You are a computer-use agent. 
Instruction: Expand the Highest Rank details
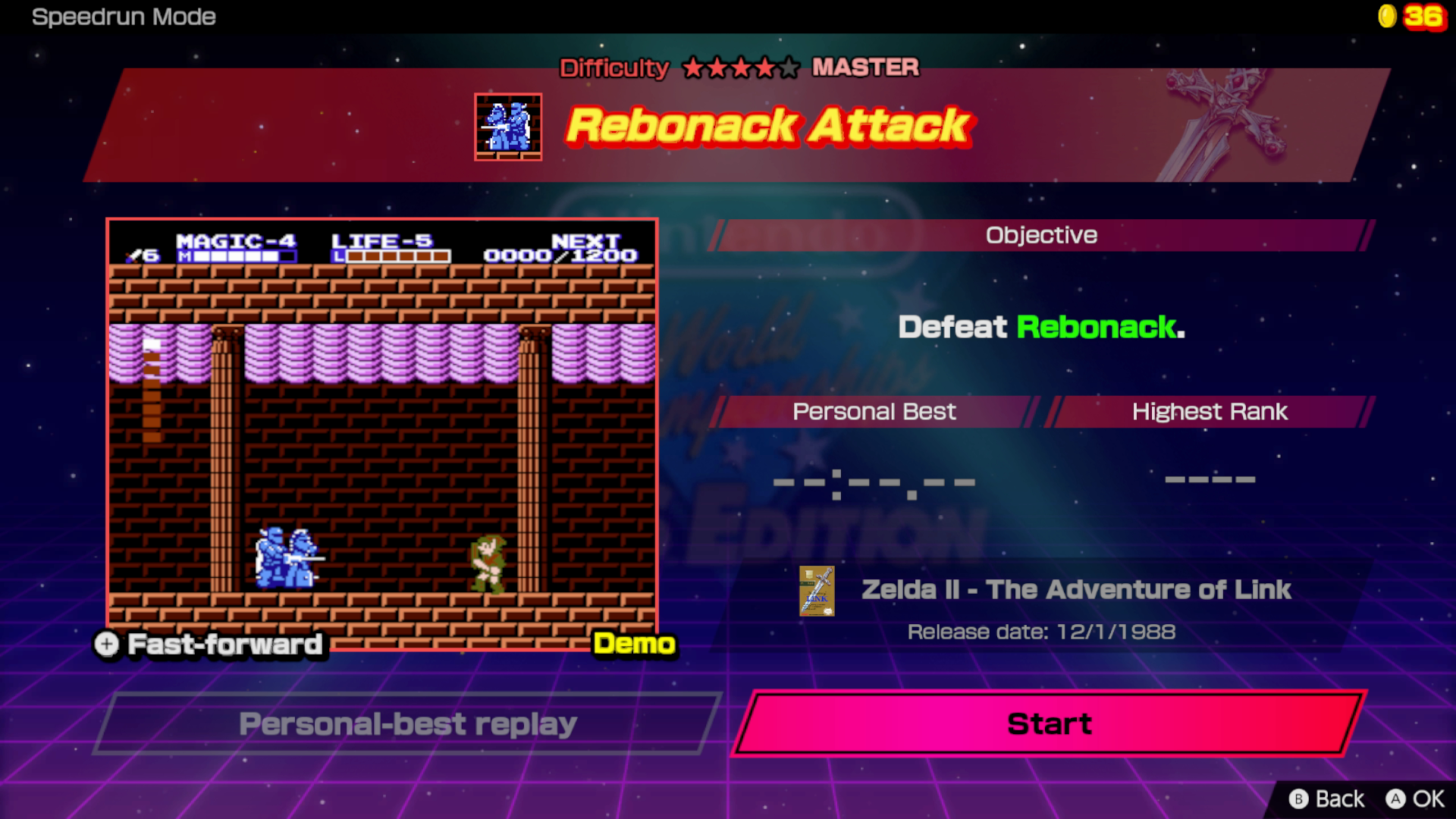(1209, 412)
